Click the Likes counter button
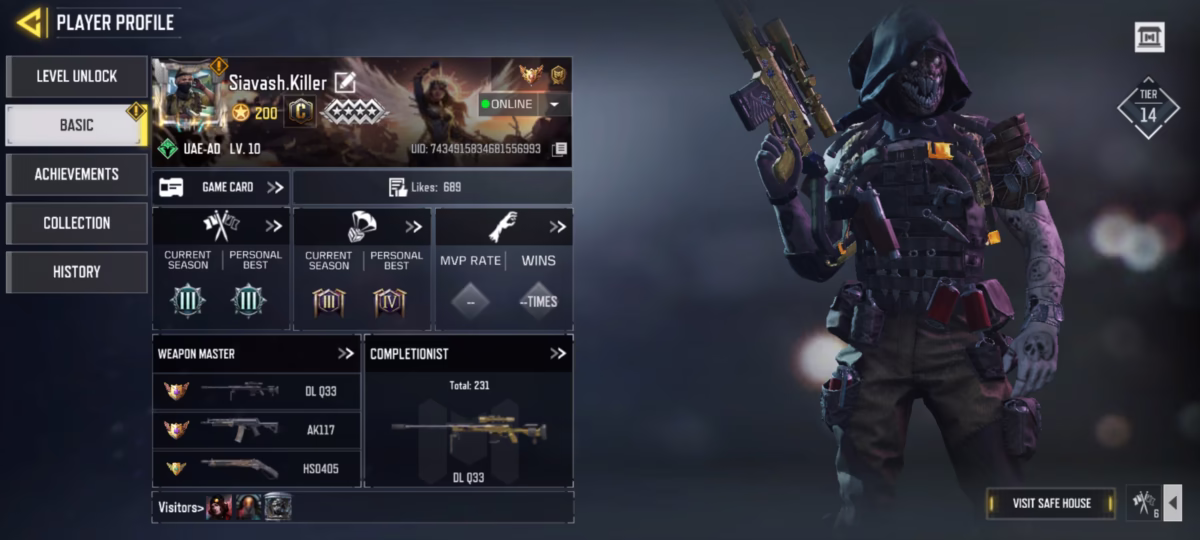Viewport: 1200px width, 540px height. coord(432,187)
